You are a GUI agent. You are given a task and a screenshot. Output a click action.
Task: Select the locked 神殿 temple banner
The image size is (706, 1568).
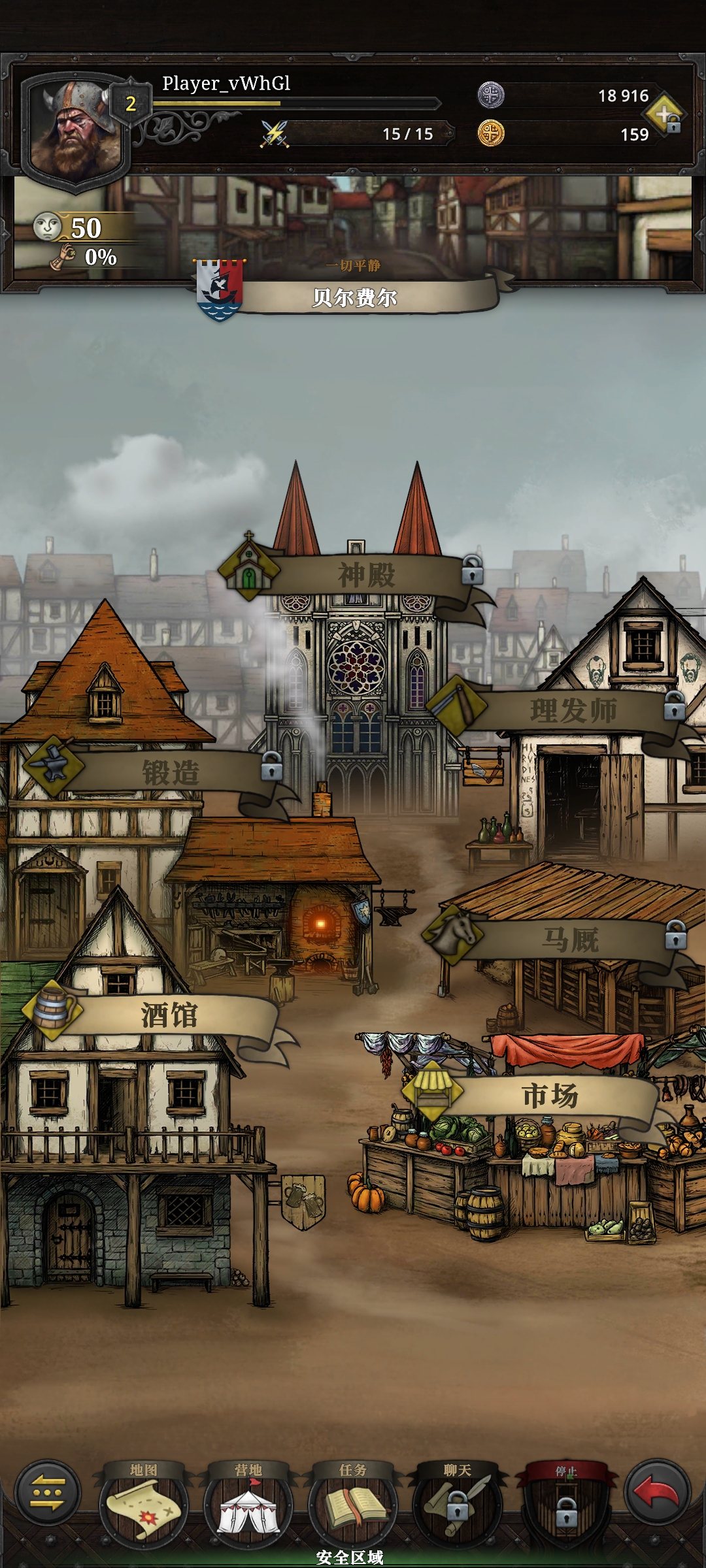(x=366, y=575)
